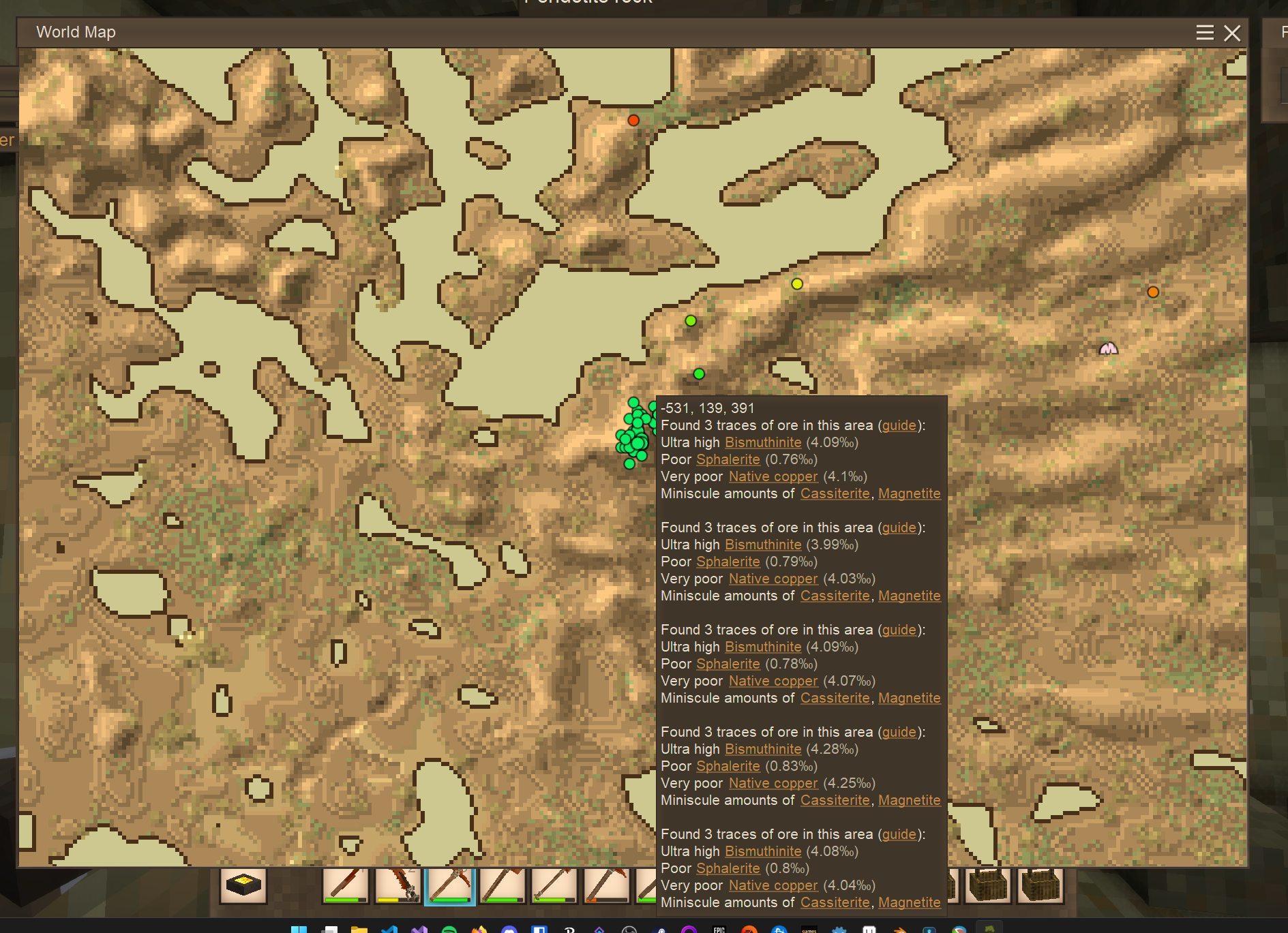Open the Native copper link beside 4.1‰
The height and width of the screenshot is (933, 1288).
pos(773,476)
